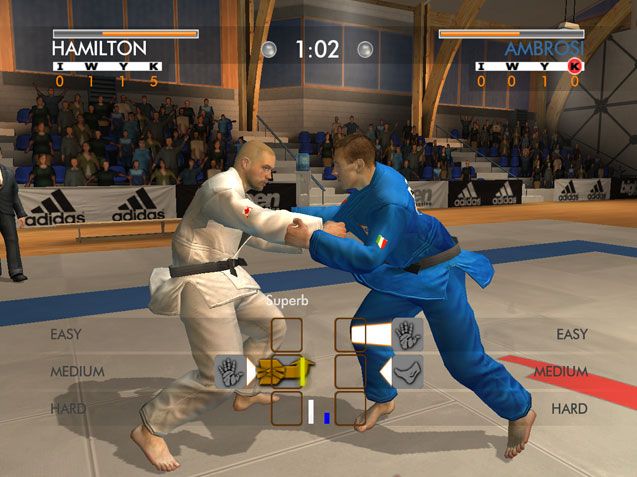
Task: Pick the EASY row on Hamilton's side
Action: (66, 334)
